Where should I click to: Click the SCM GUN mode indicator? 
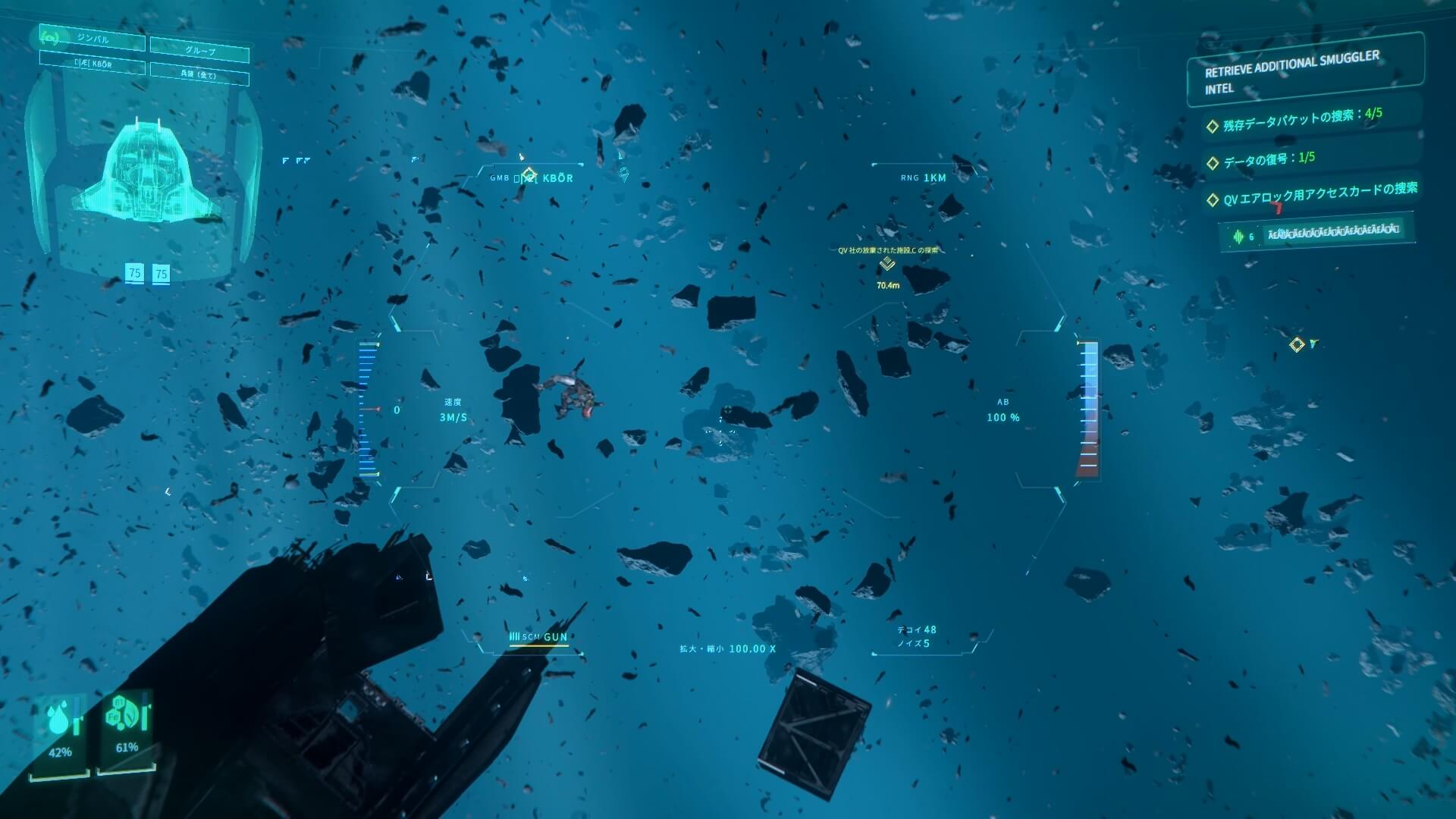point(538,637)
